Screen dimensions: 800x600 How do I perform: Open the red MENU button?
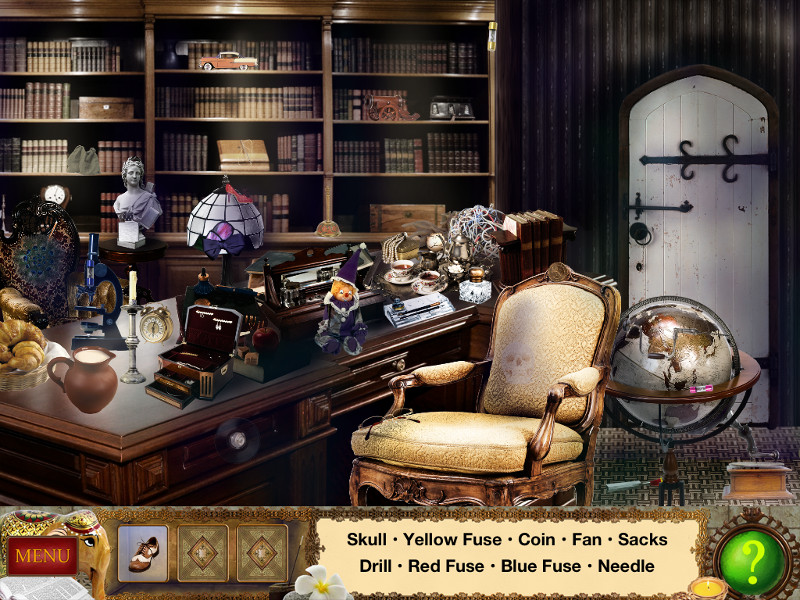point(42,555)
